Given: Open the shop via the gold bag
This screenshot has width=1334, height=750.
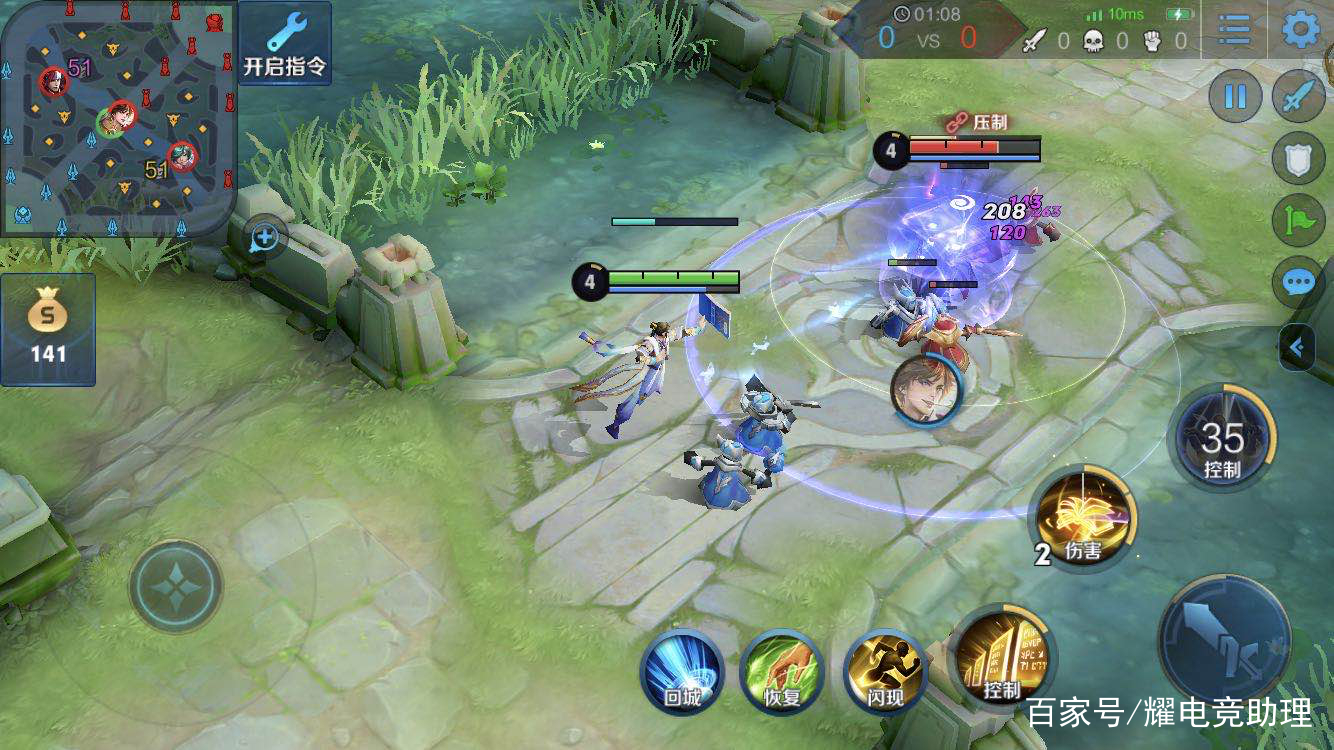Looking at the screenshot, I should point(47,329).
